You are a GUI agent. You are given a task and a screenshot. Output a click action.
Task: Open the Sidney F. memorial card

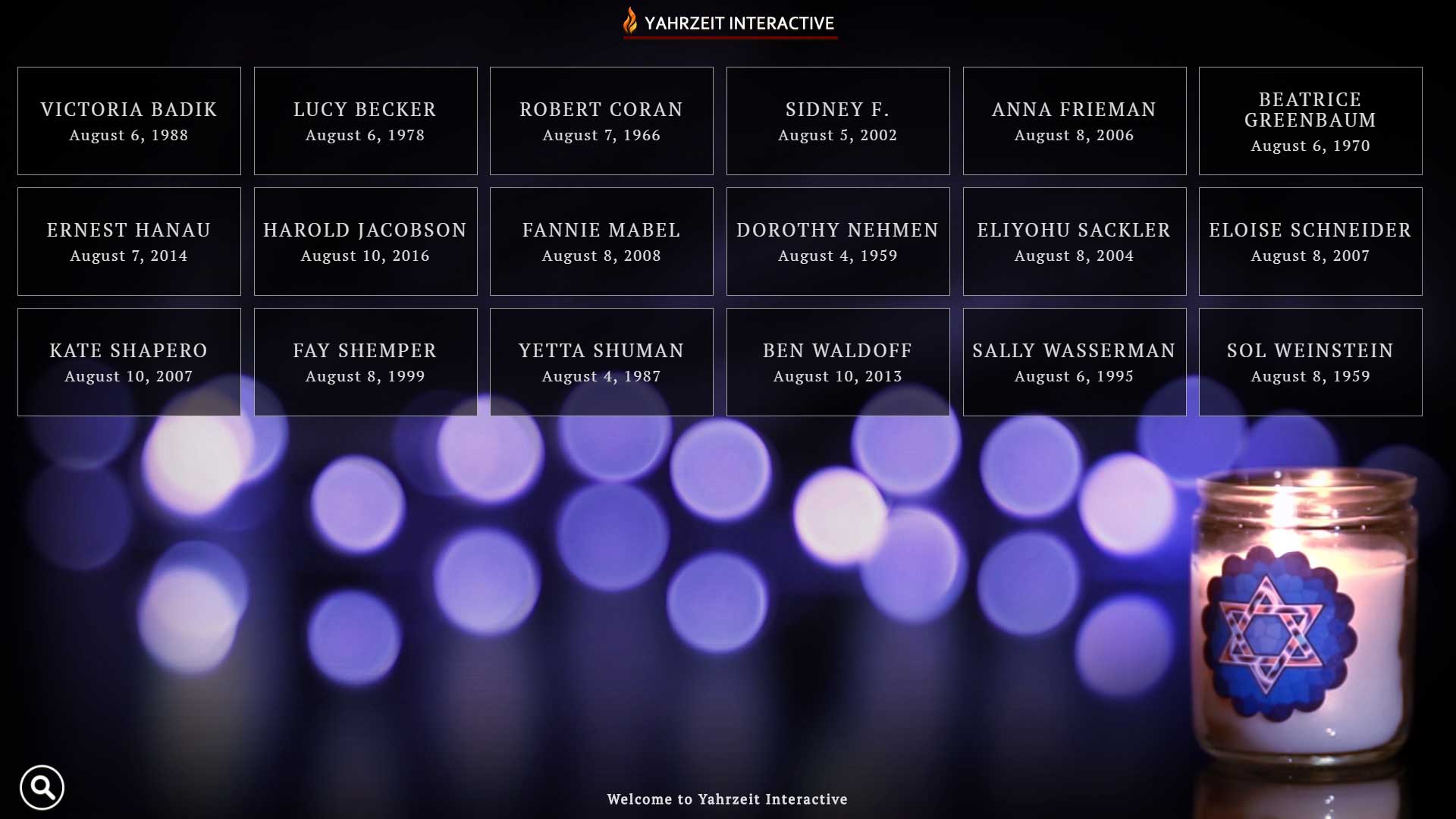pos(838,121)
